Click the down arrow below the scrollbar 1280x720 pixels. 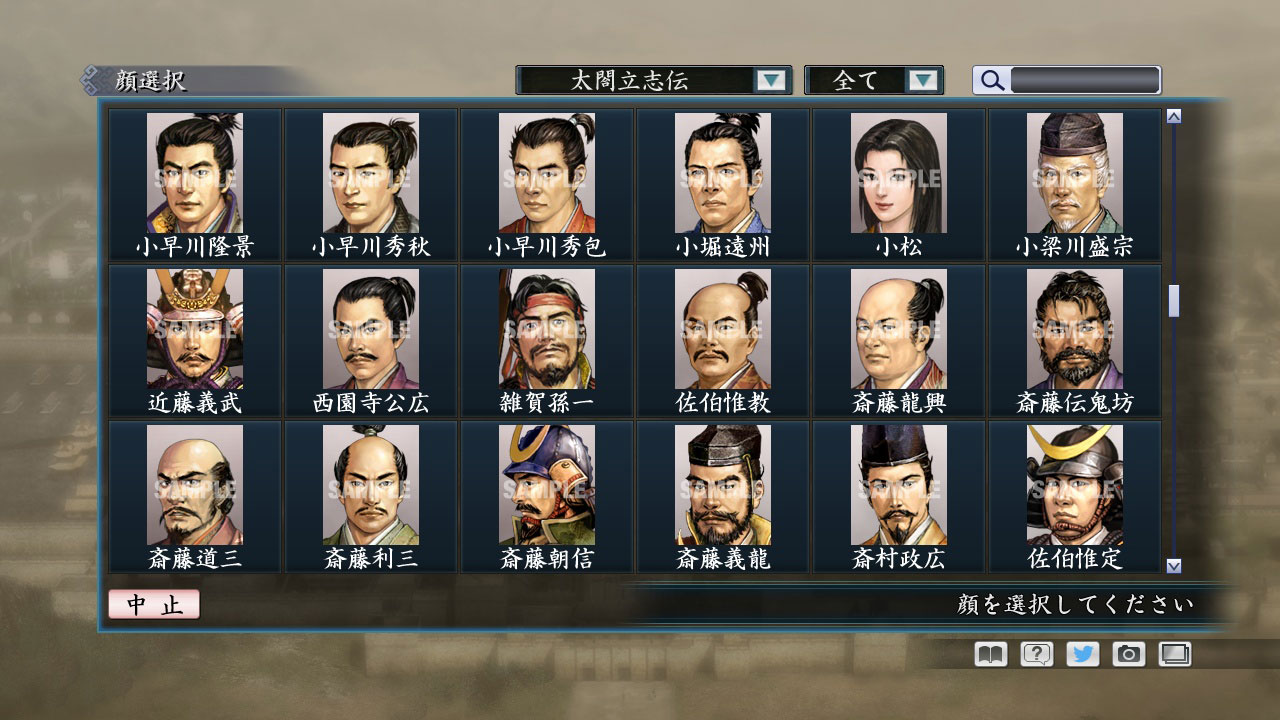(x=1174, y=566)
